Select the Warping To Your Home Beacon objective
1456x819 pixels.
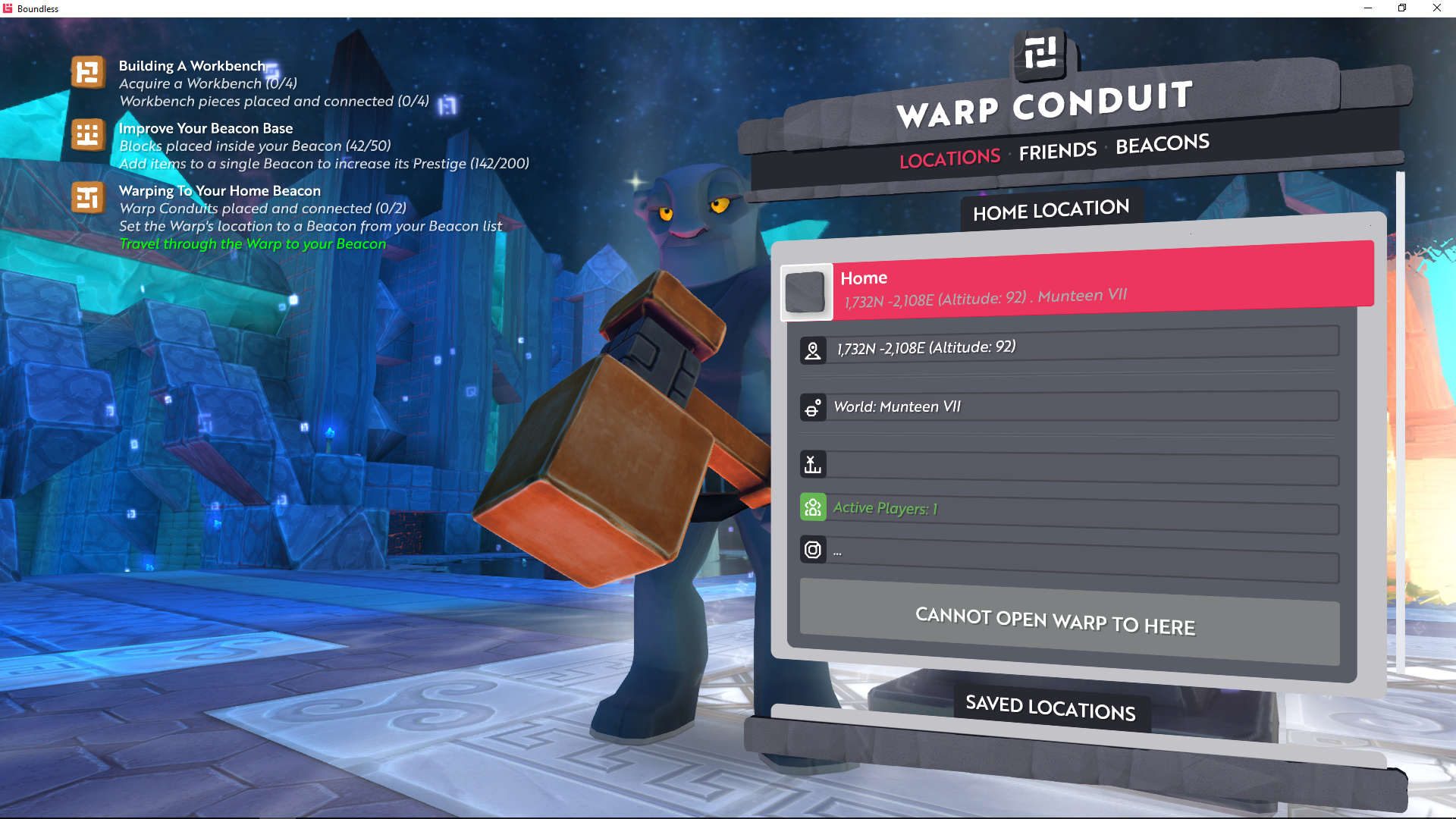point(219,191)
